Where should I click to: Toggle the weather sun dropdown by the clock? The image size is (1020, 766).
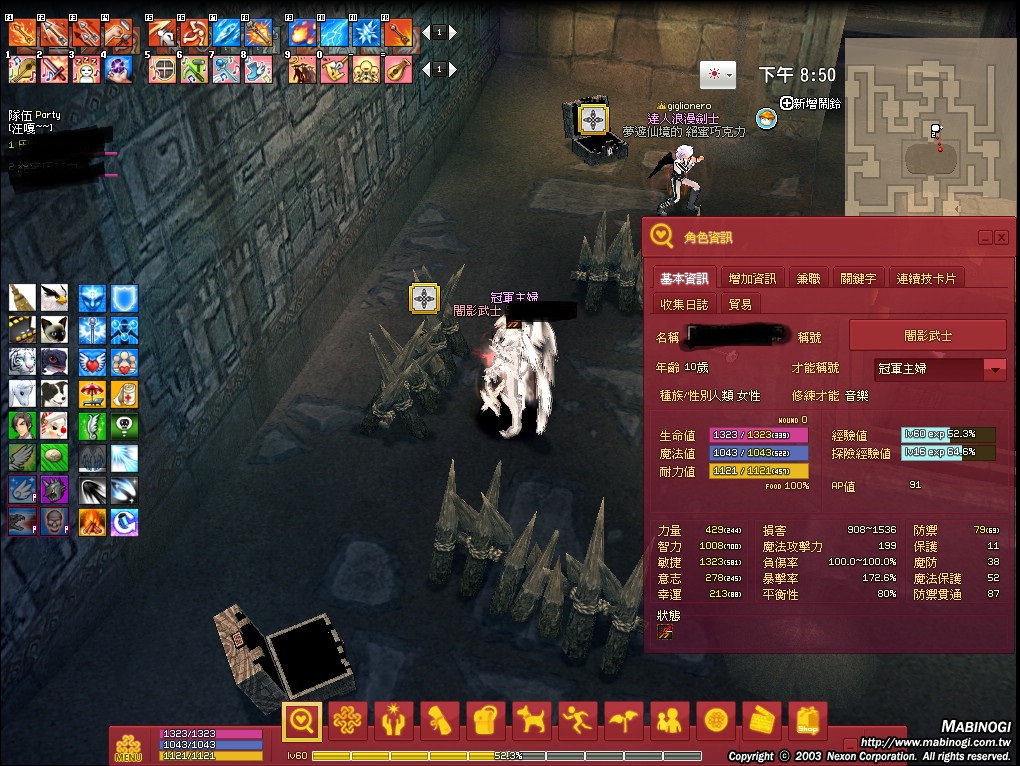(x=718, y=75)
